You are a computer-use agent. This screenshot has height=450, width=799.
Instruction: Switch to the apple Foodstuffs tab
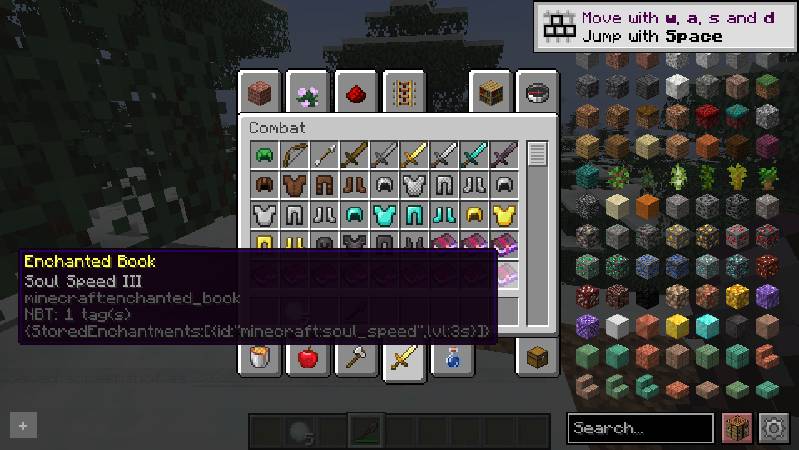click(309, 357)
